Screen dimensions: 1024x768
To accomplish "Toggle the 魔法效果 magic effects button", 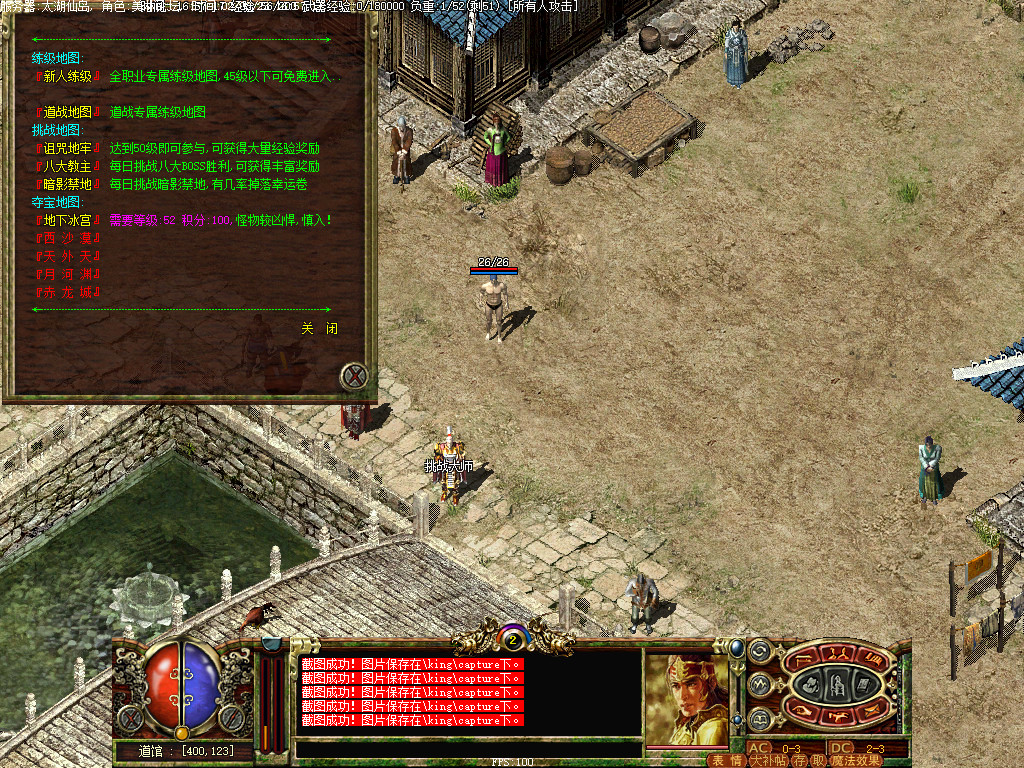I will pyautogui.click(x=855, y=760).
